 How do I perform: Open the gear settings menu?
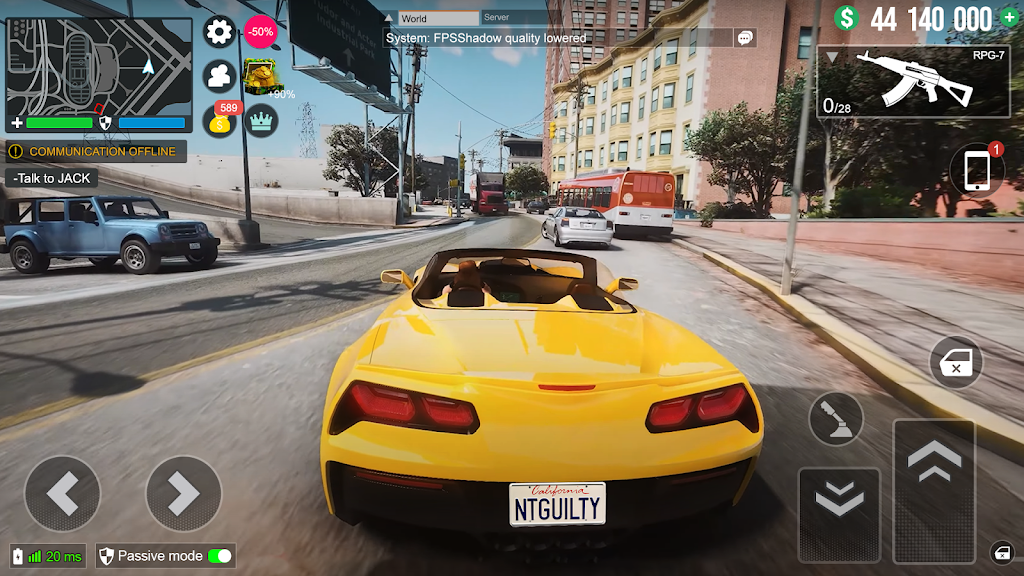point(219,32)
